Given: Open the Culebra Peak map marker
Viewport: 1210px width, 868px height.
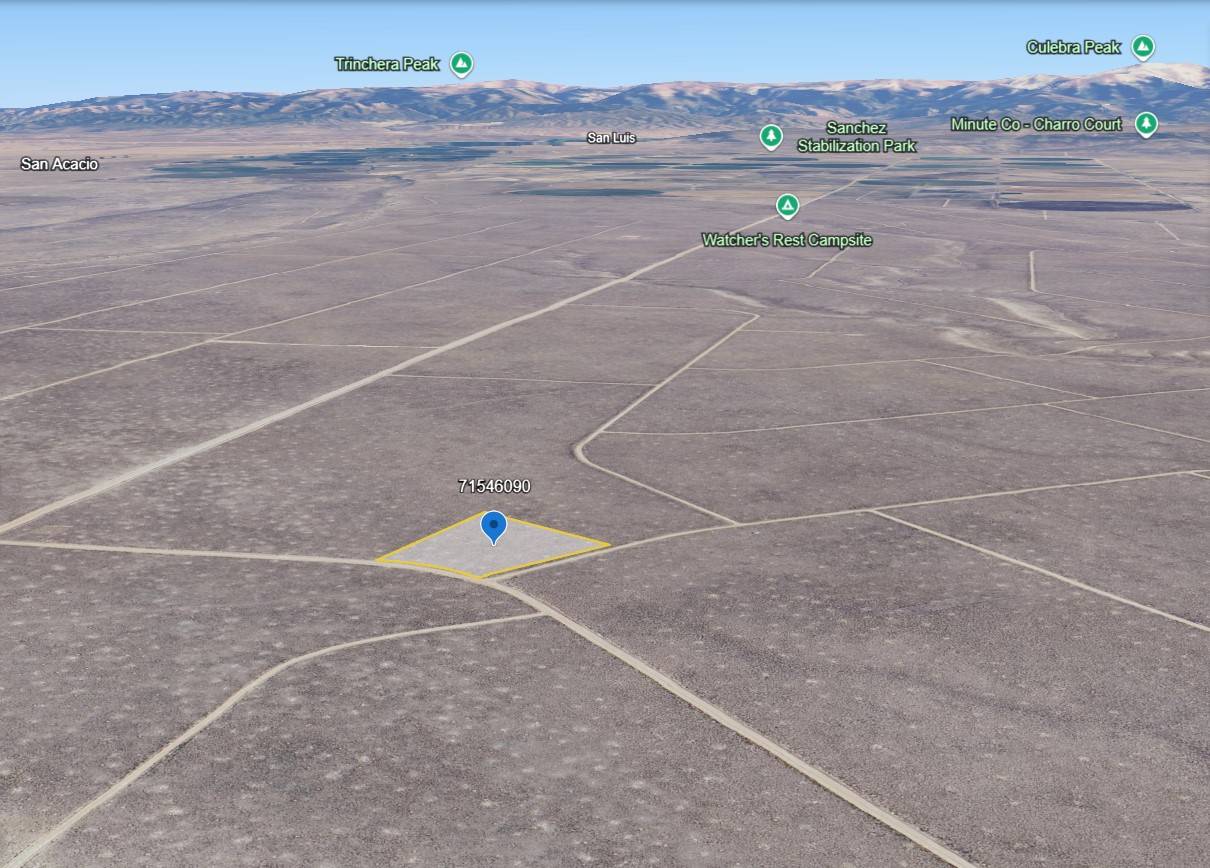Looking at the screenshot, I should point(1143,47).
